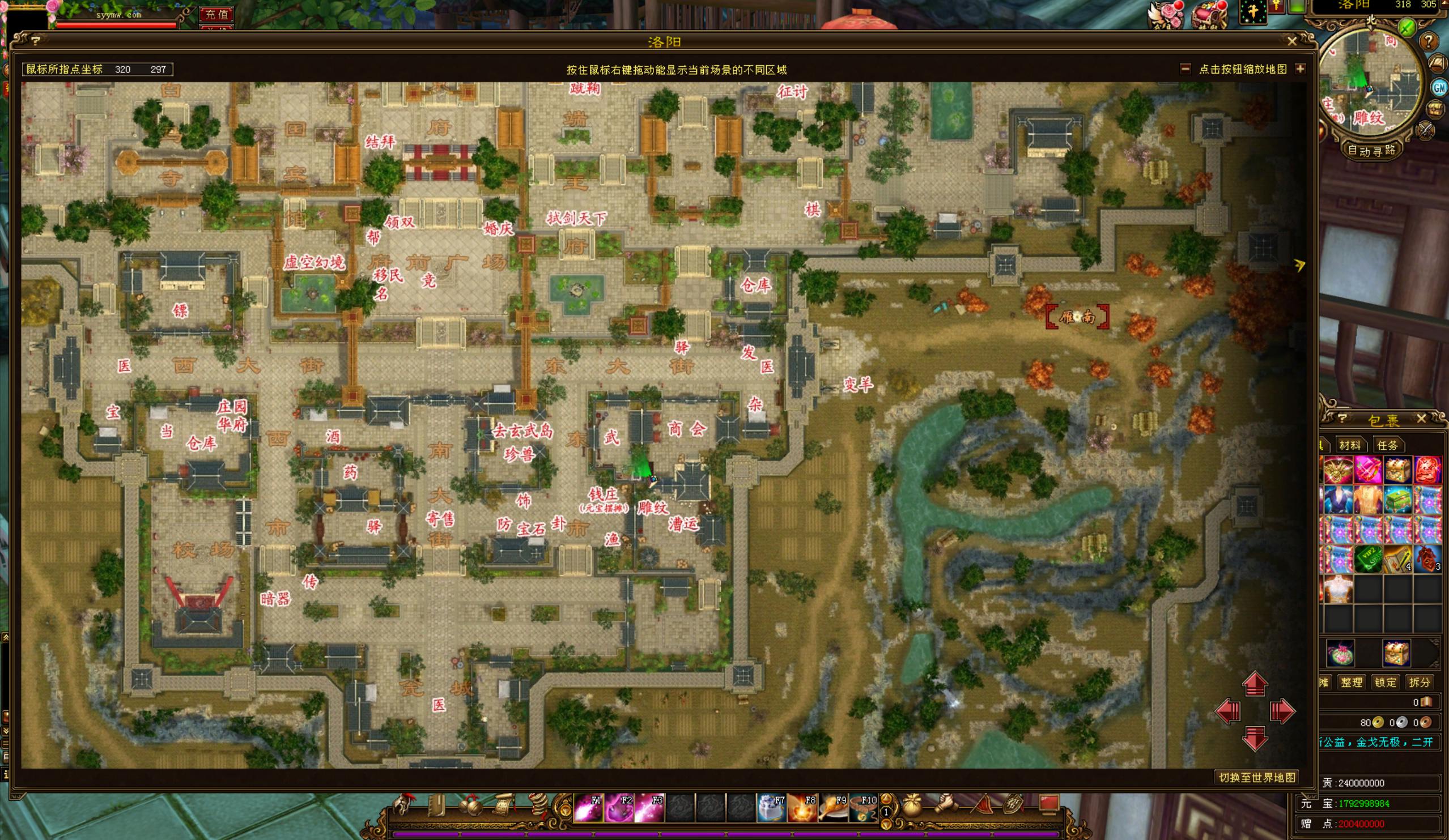
Task: Activate the F1 pink skill slot
Action: (588, 808)
